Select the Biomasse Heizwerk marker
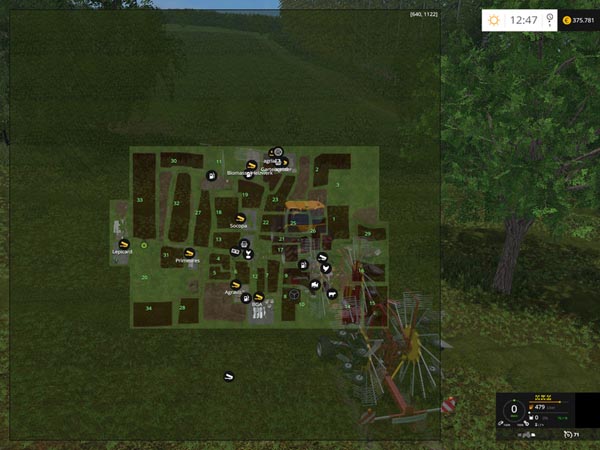The width and height of the screenshot is (600, 450). pyautogui.click(x=252, y=165)
